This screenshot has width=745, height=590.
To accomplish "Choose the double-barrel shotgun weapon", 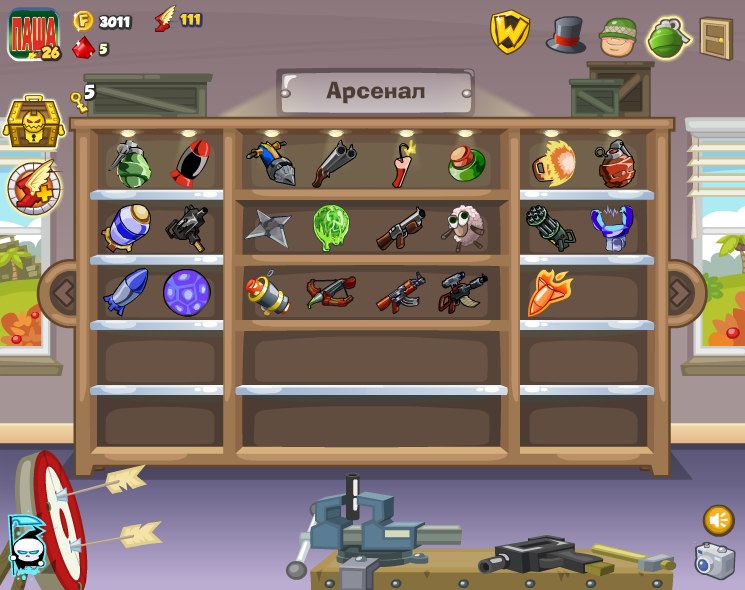I will pos(332,164).
